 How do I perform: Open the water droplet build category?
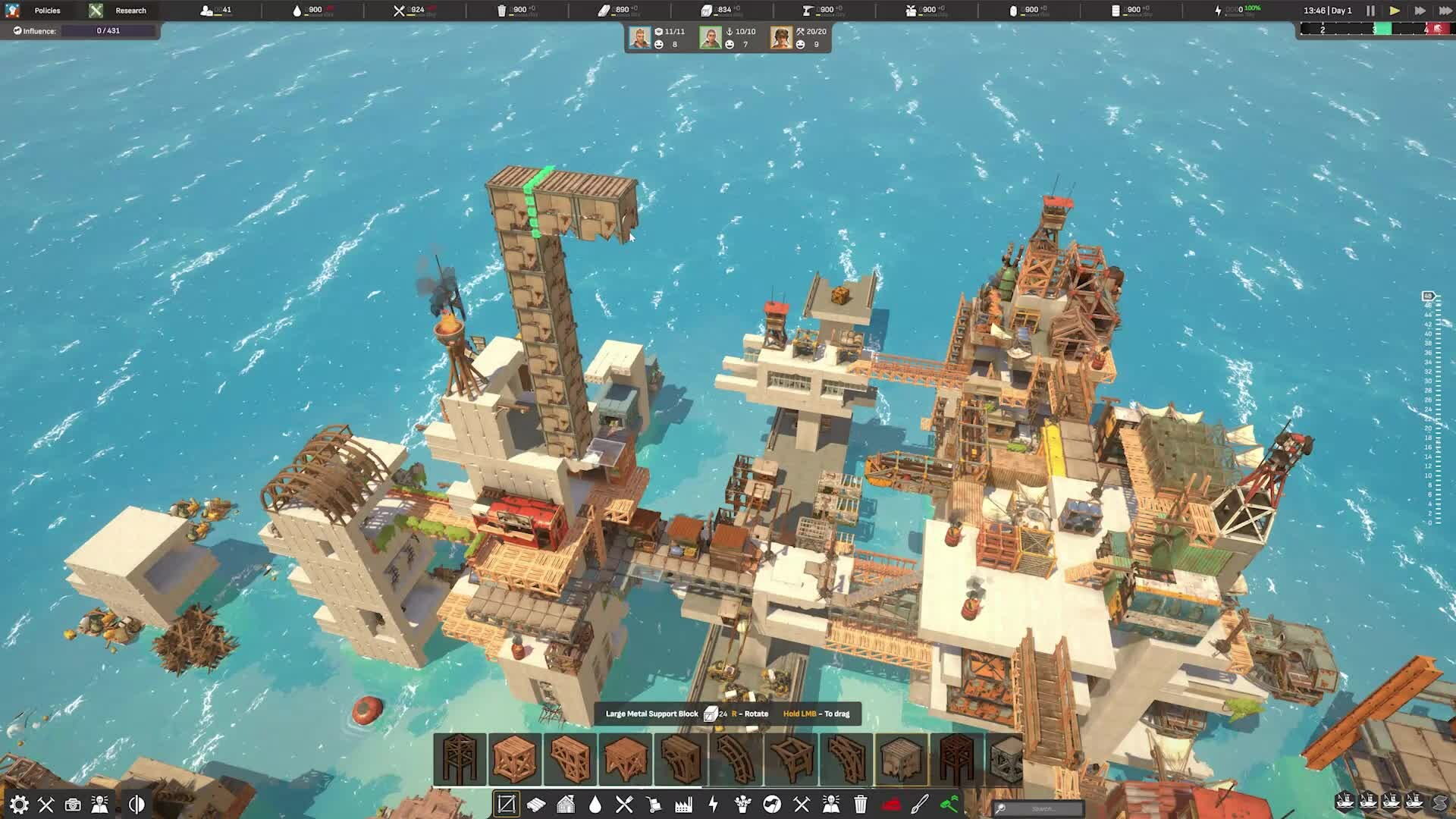coord(595,804)
